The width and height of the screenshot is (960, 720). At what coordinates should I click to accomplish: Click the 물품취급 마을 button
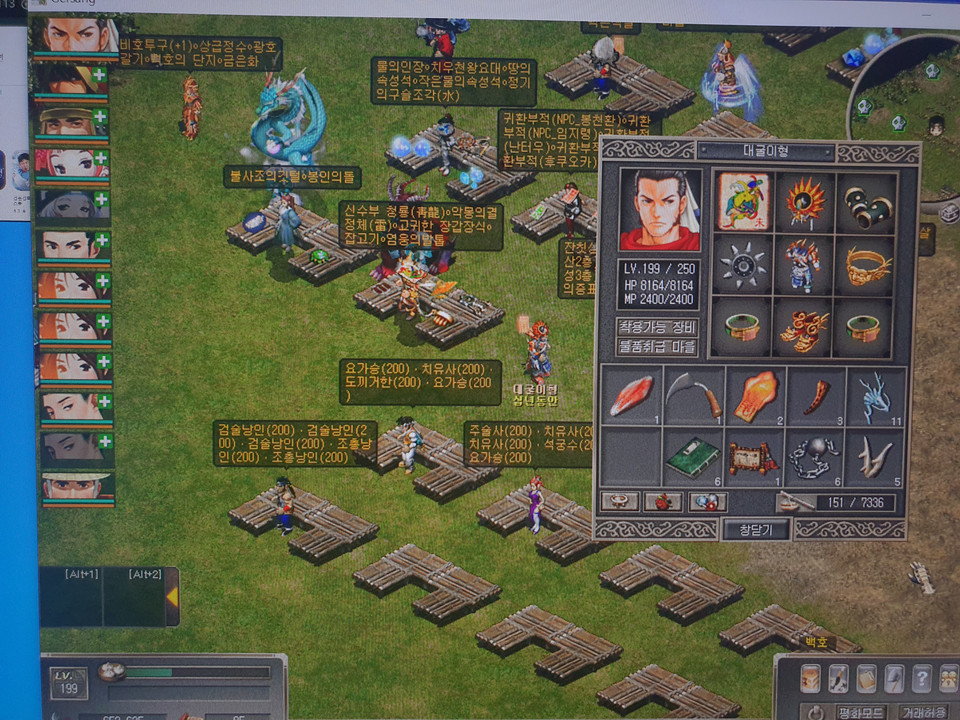657,346
